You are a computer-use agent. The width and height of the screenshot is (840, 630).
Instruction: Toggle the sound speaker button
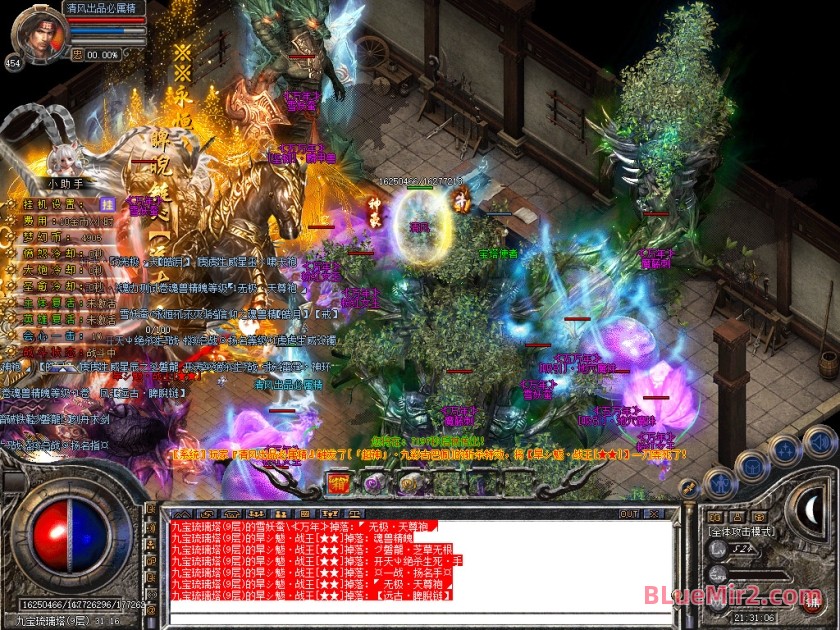[819, 441]
